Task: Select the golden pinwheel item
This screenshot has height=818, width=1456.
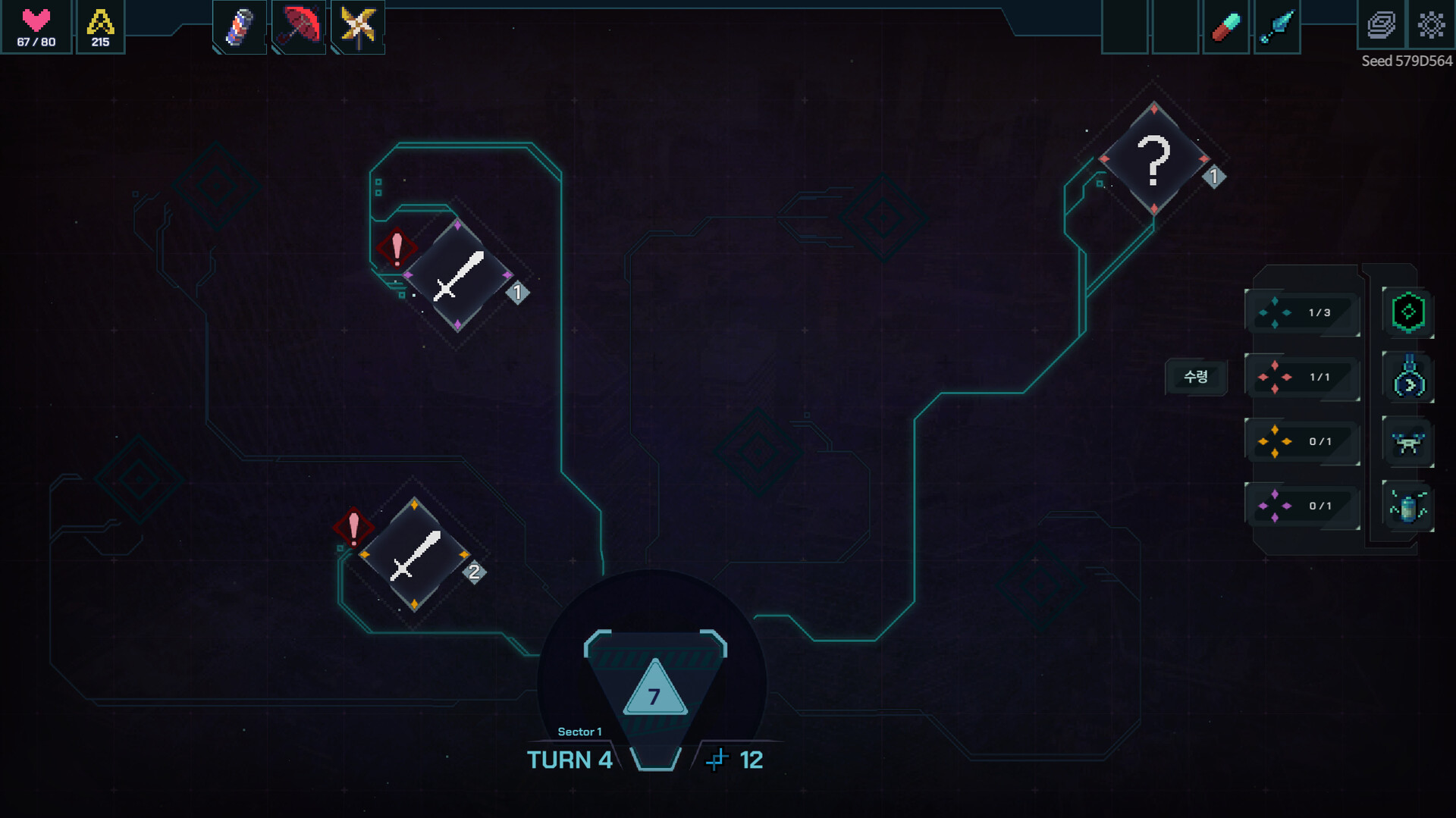Action: [357, 27]
